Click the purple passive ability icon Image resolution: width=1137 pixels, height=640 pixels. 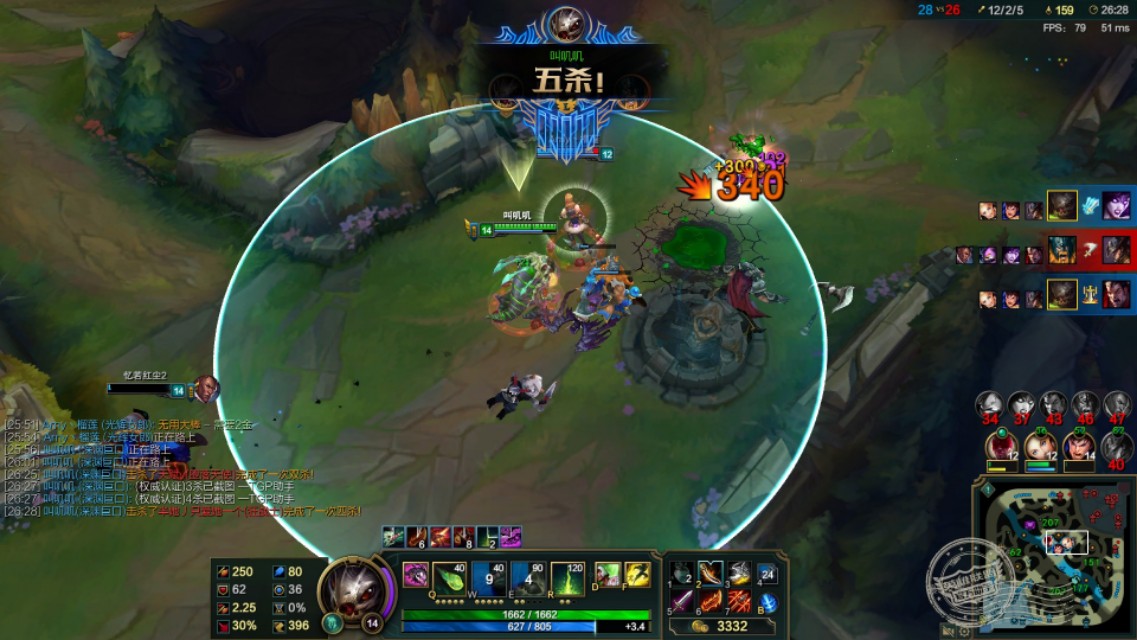[x=415, y=575]
